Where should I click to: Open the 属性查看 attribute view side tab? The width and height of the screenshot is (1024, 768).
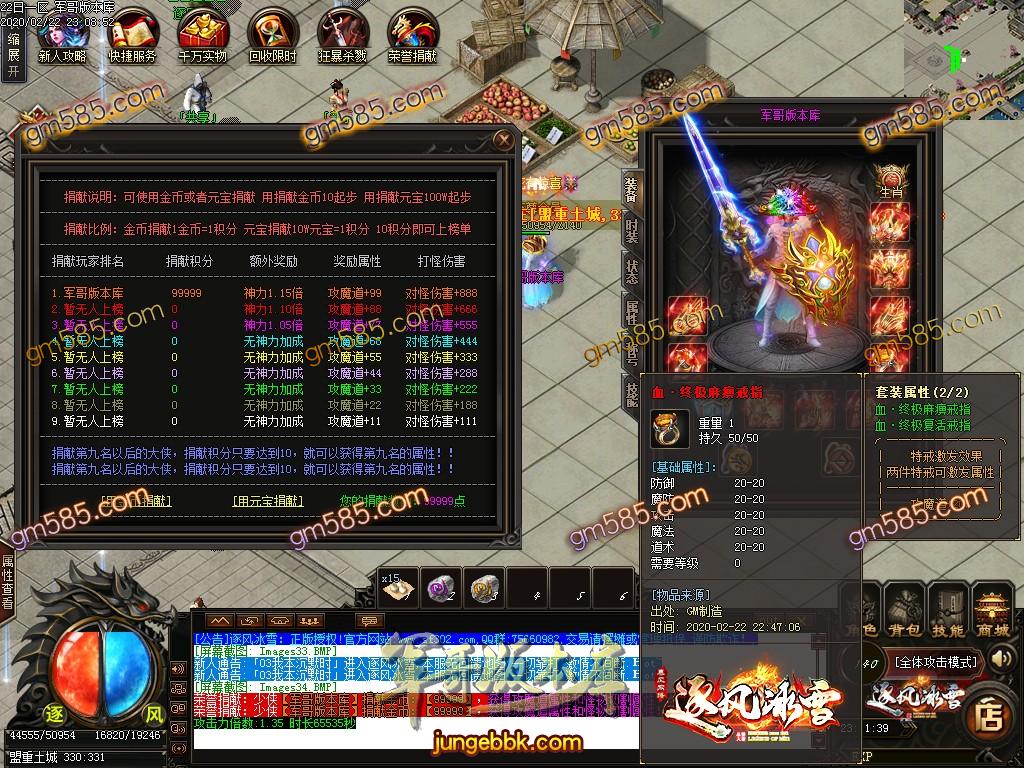[x=8, y=582]
